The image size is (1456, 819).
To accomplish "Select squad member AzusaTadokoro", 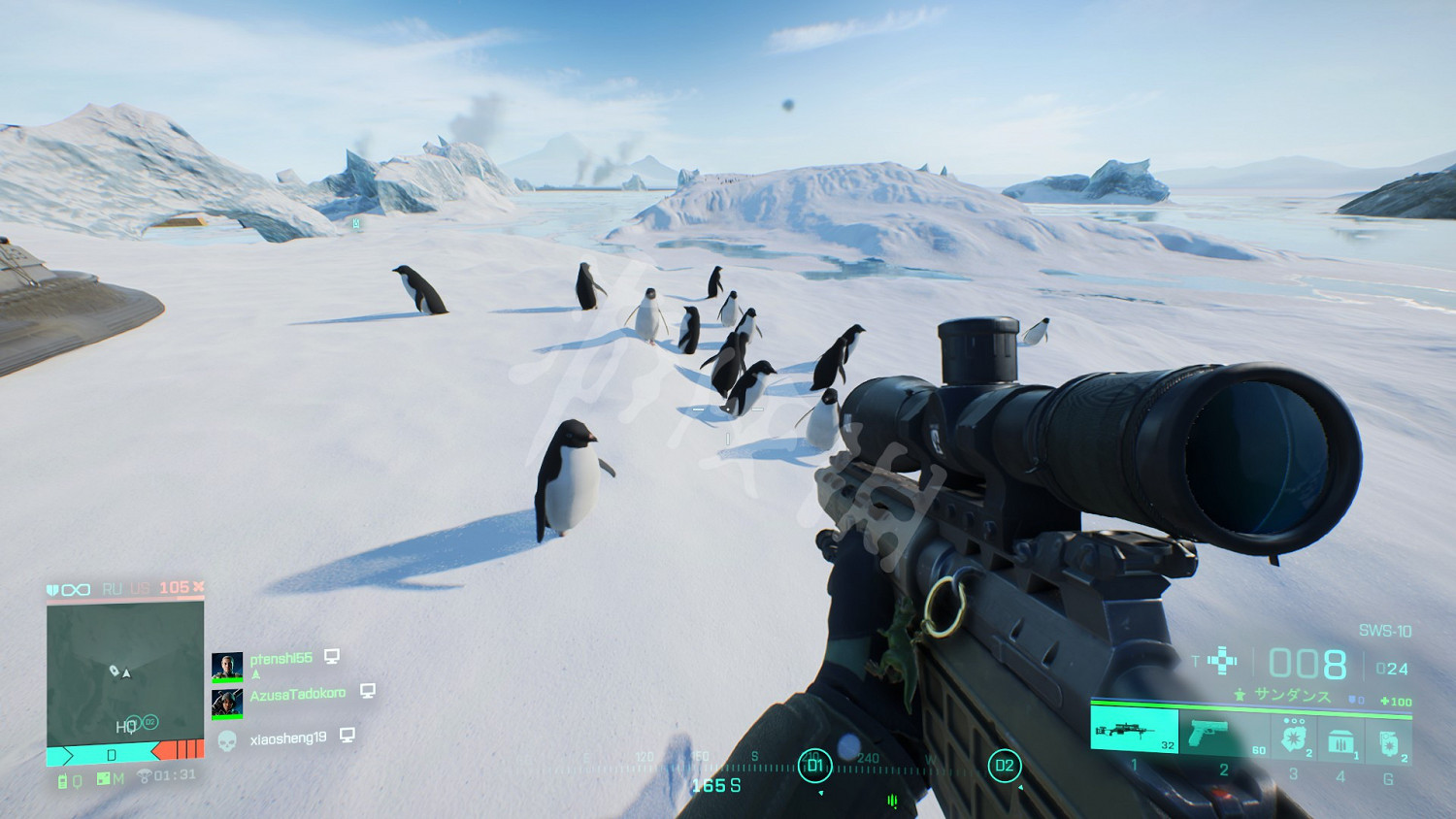I will click(297, 695).
